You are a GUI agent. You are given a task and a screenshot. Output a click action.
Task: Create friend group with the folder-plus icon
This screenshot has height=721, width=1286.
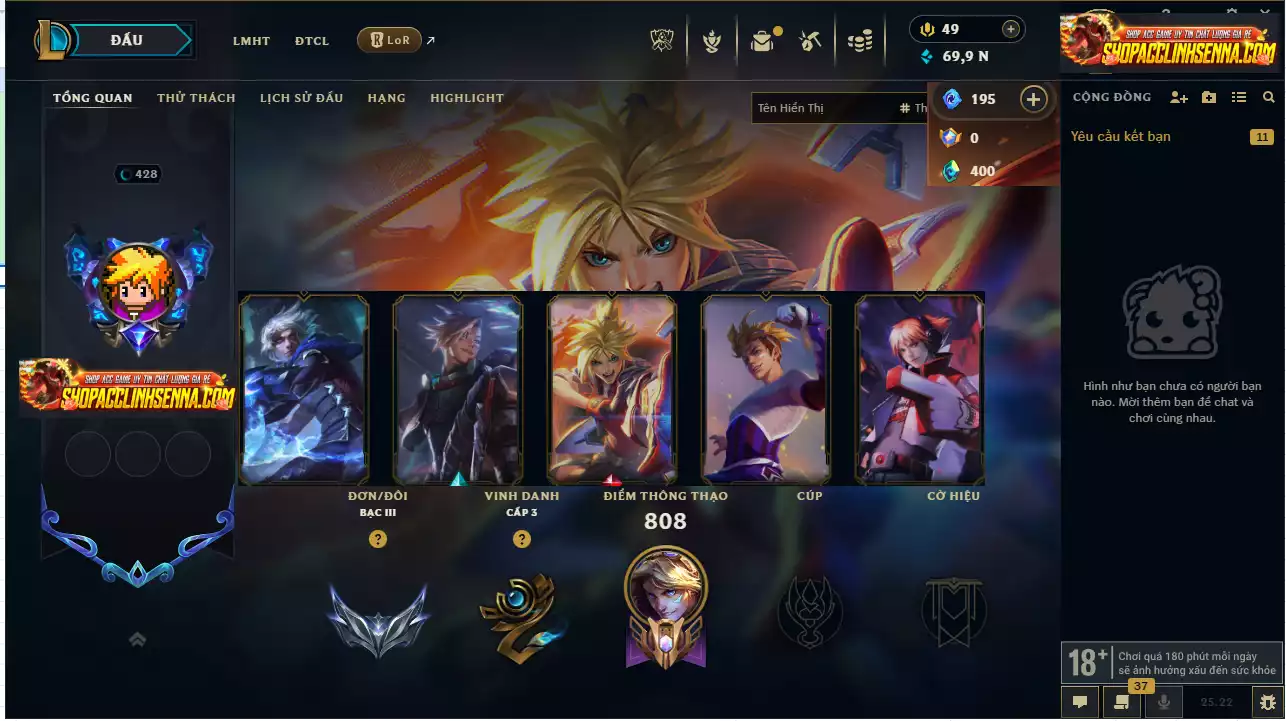(x=1207, y=97)
